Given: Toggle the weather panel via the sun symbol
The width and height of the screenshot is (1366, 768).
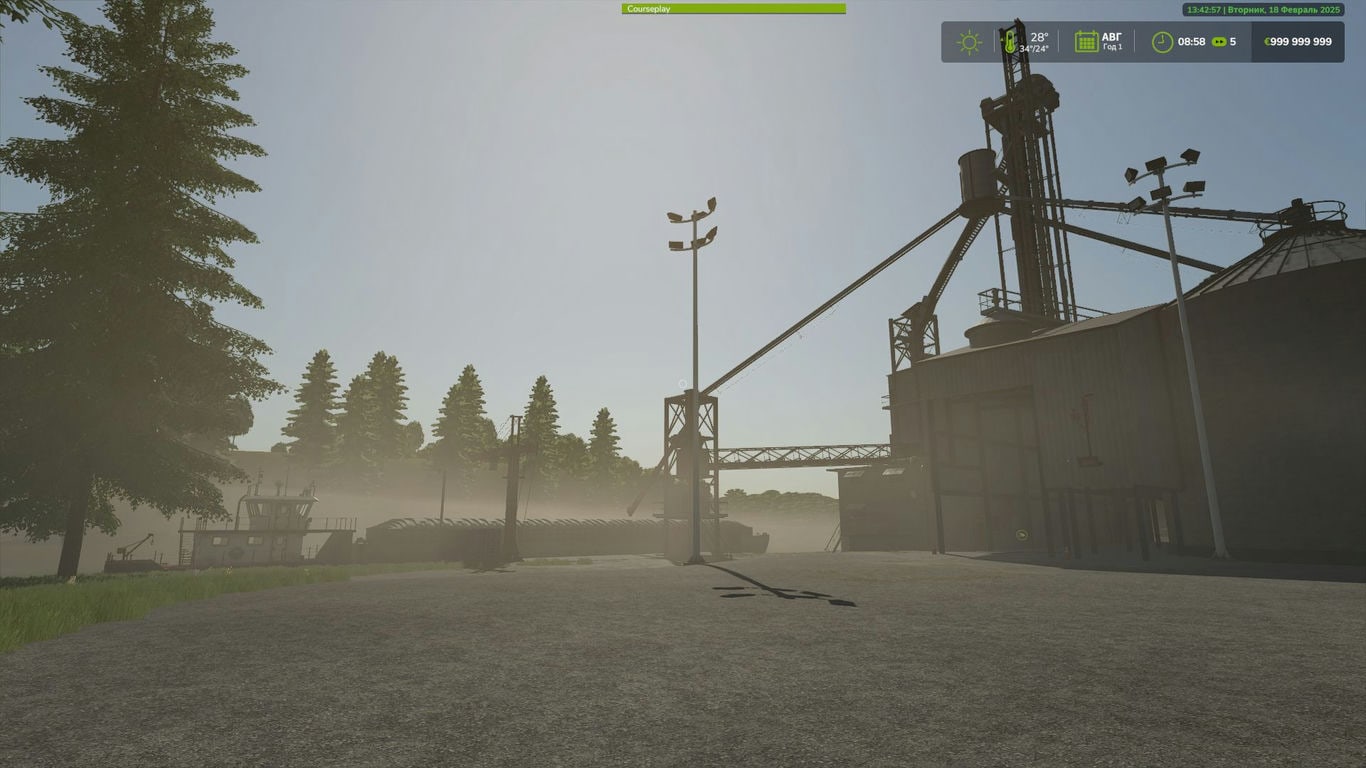Looking at the screenshot, I should point(970,41).
